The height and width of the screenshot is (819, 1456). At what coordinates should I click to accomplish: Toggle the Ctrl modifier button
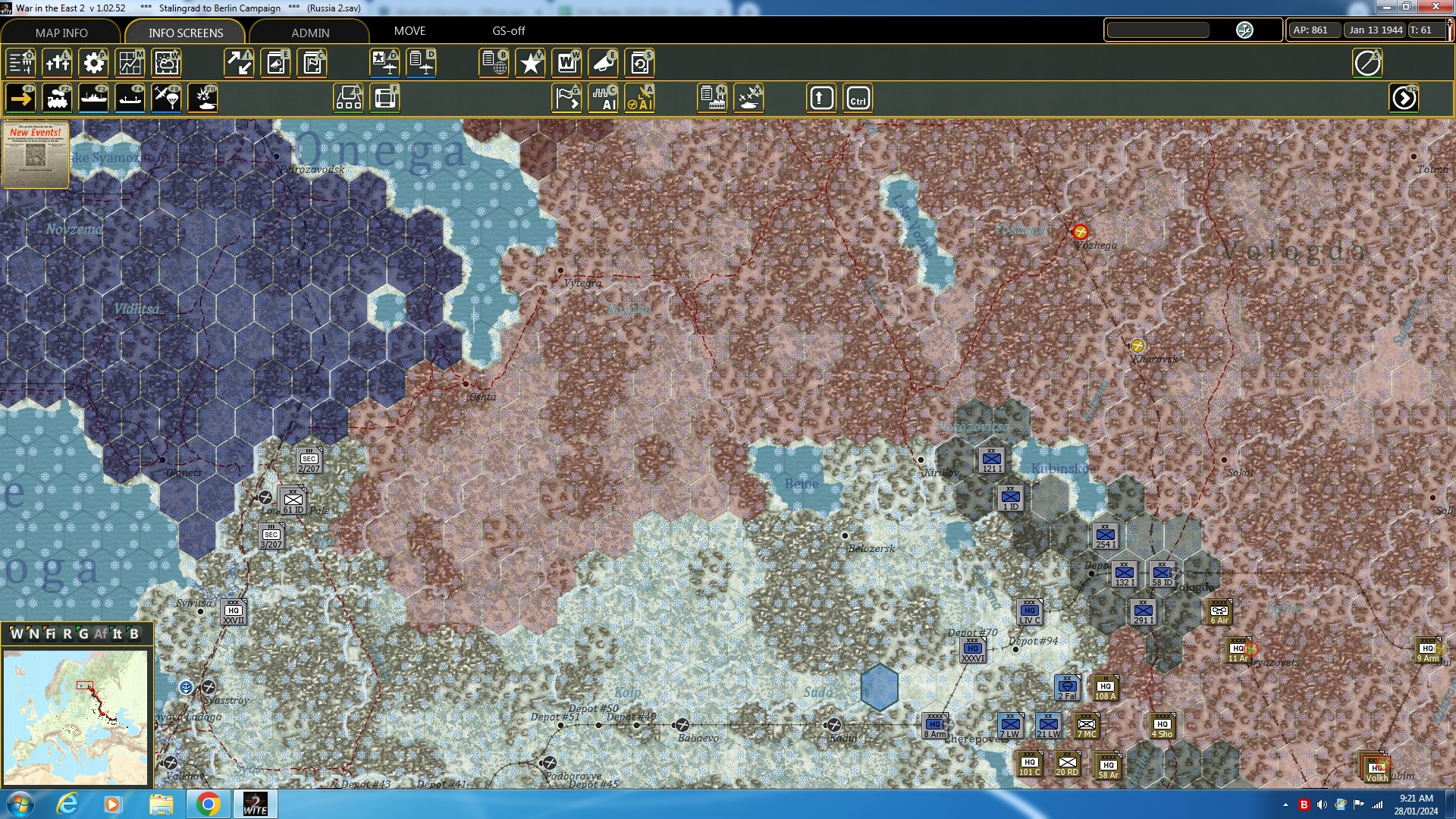(858, 98)
